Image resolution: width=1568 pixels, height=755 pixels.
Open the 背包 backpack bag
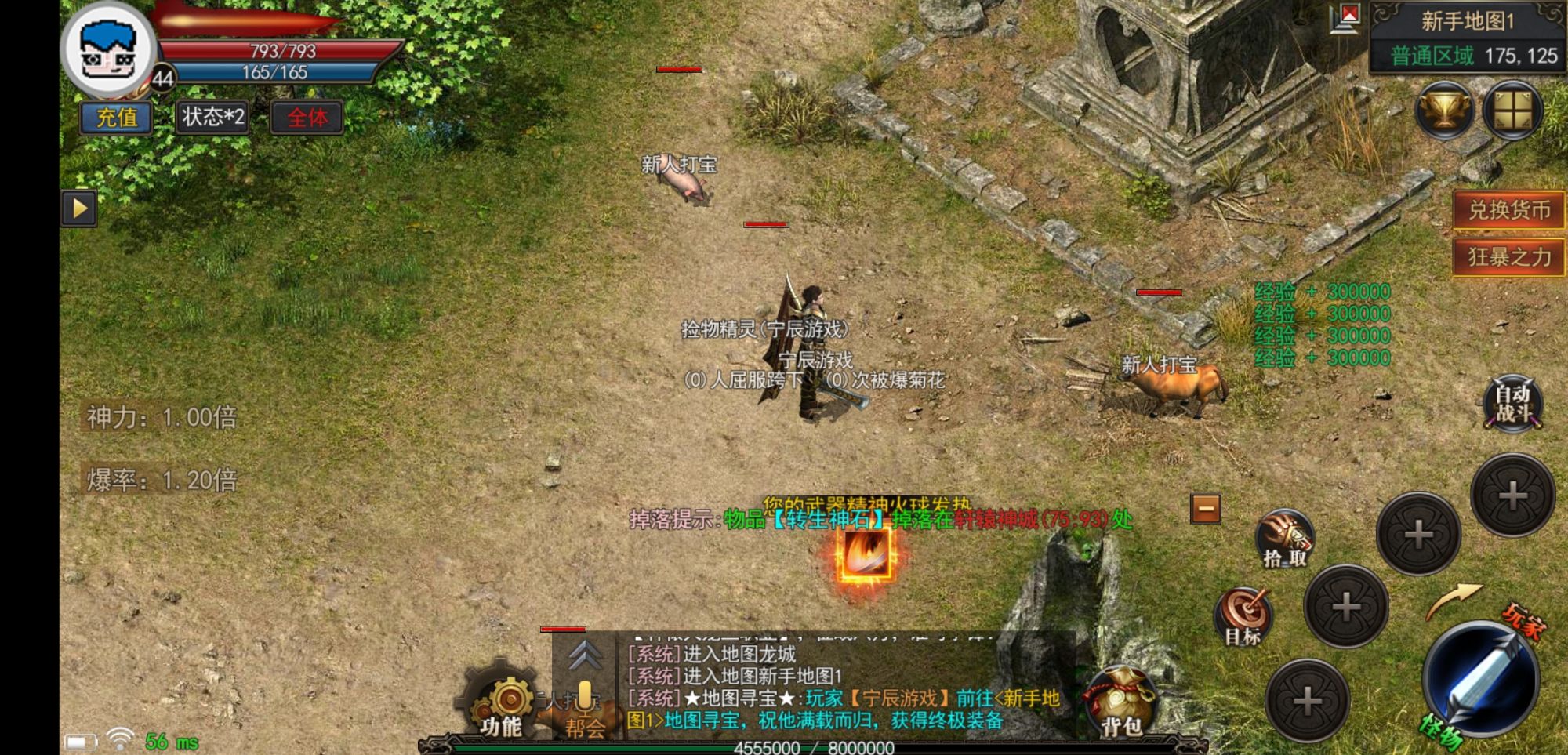pos(1120,703)
